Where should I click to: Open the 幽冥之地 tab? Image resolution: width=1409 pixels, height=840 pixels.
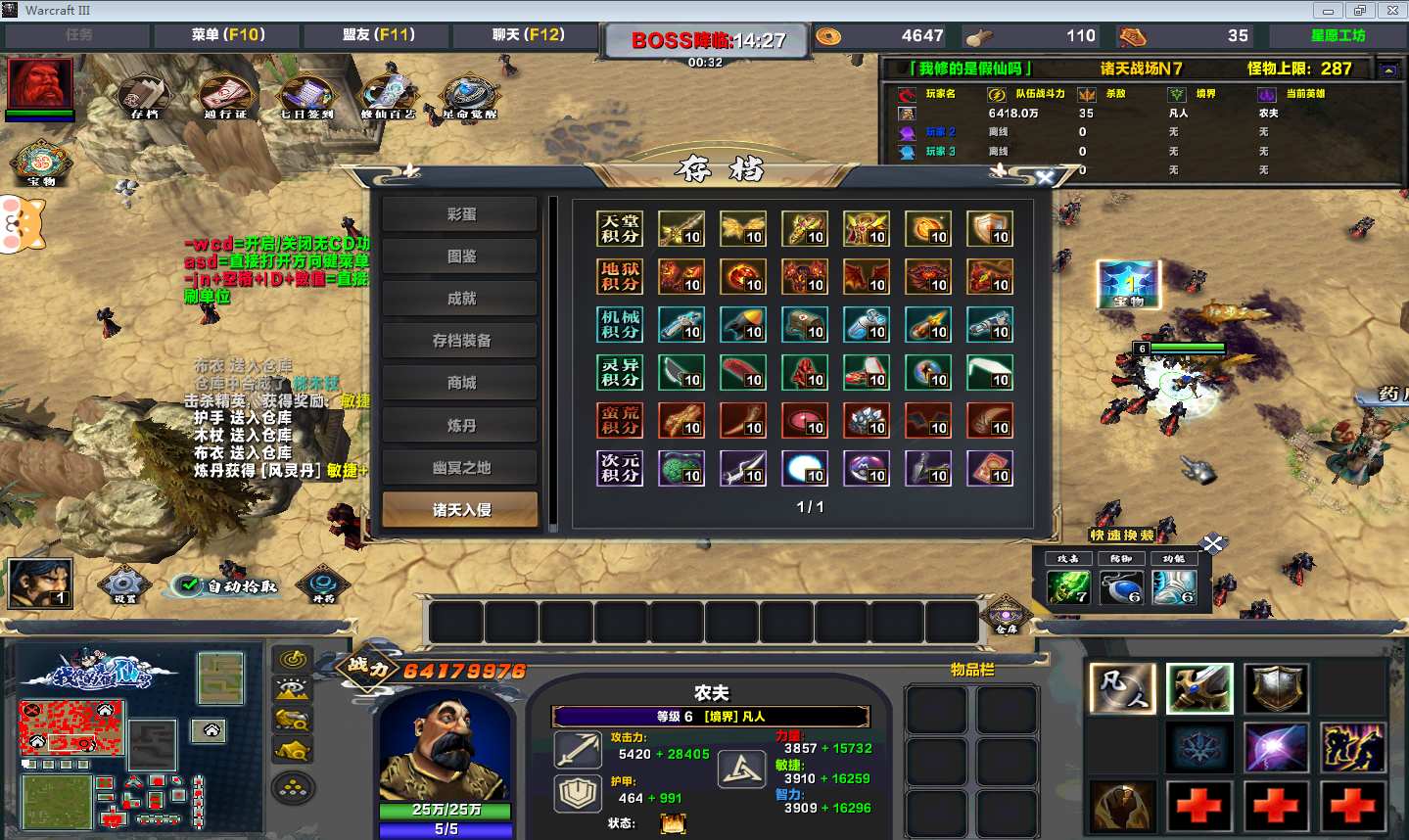click(460, 468)
